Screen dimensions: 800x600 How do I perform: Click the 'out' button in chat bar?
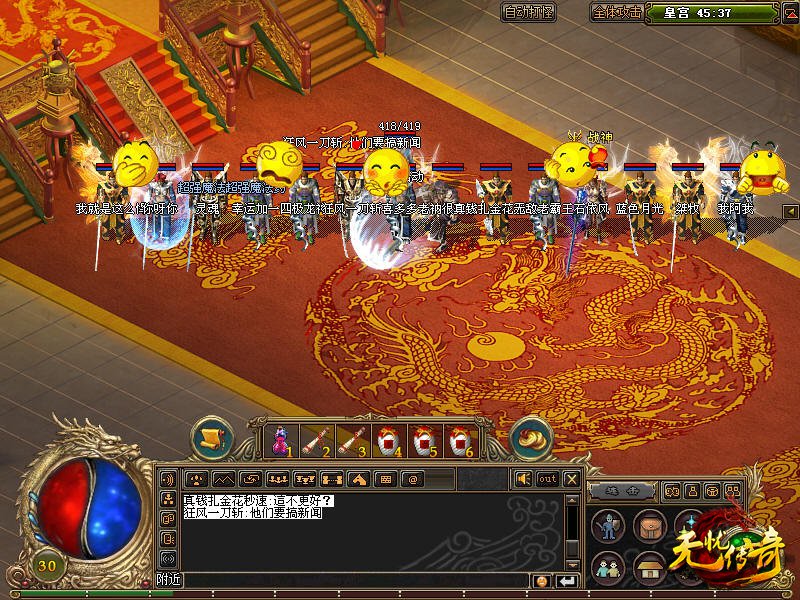coord(547,478)
